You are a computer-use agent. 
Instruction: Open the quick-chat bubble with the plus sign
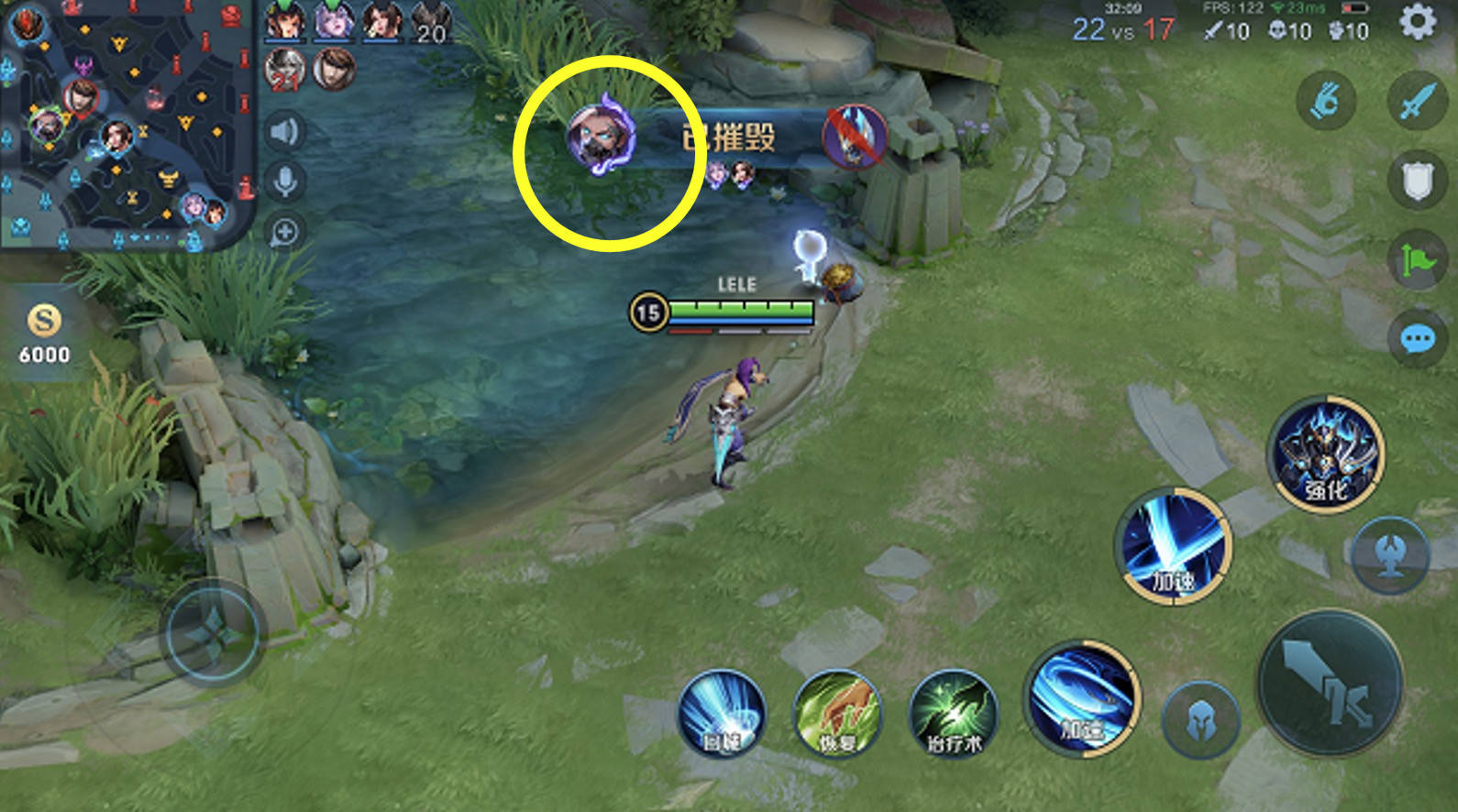[285, 233]
